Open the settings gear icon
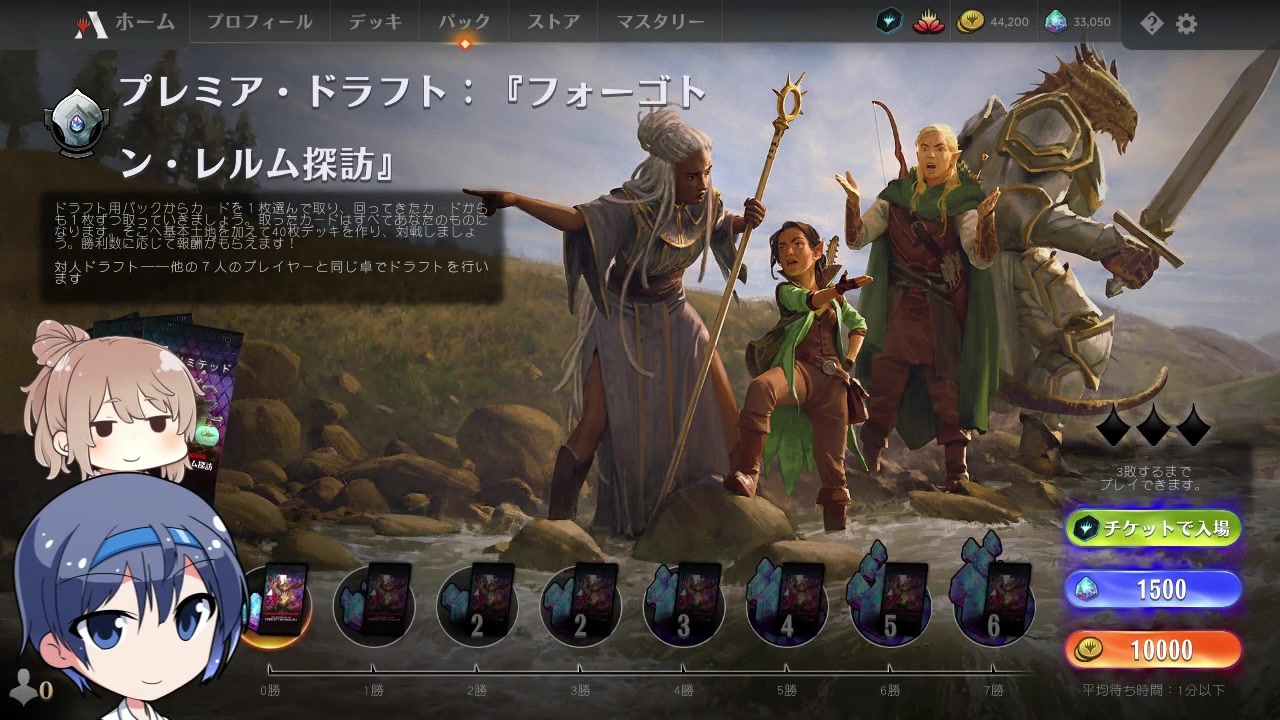The height and width of the screenshot is (720, 1280). (1186, 24)
